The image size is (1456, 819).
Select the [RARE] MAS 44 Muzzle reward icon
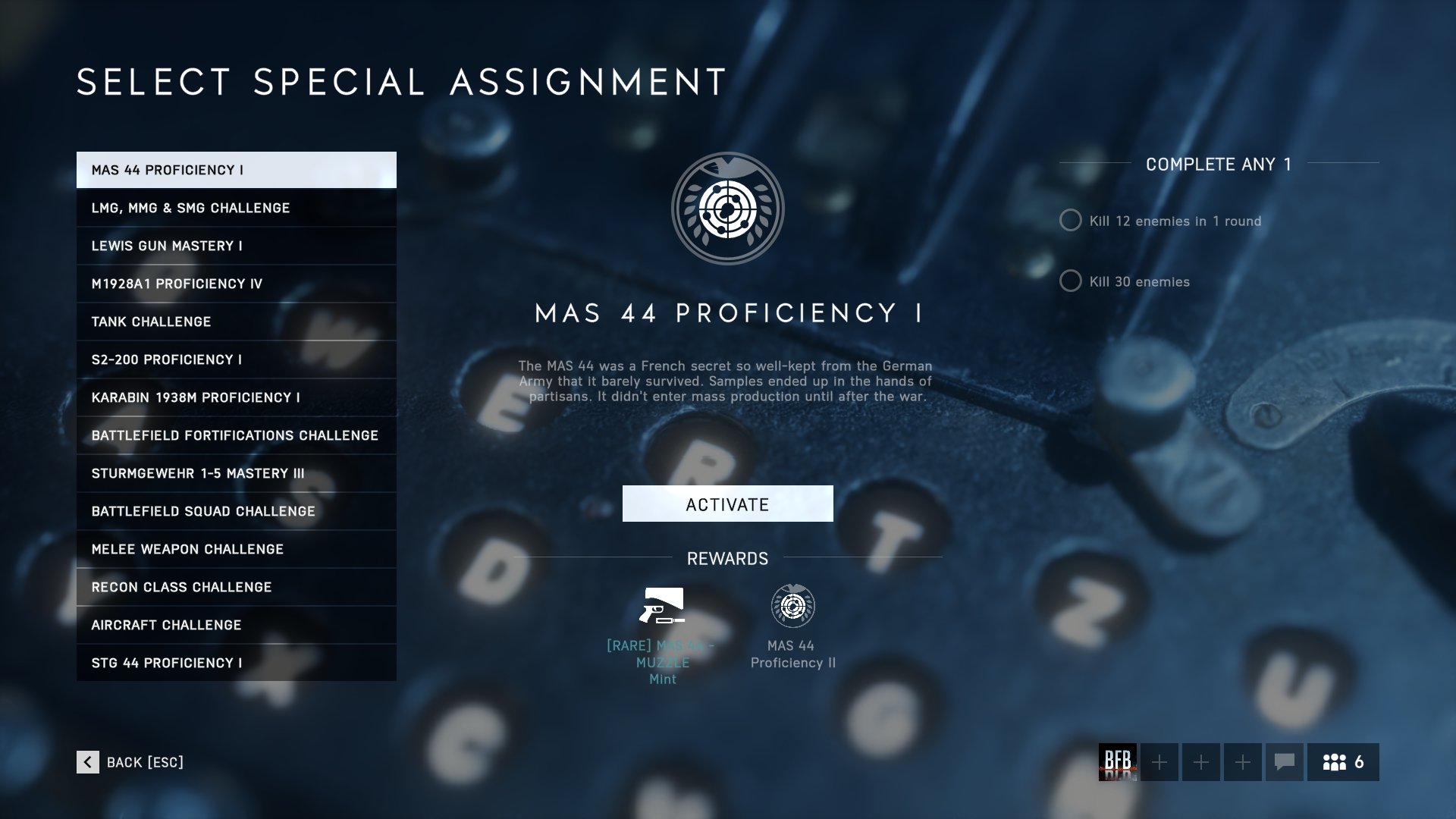click(x=663, y=607)
